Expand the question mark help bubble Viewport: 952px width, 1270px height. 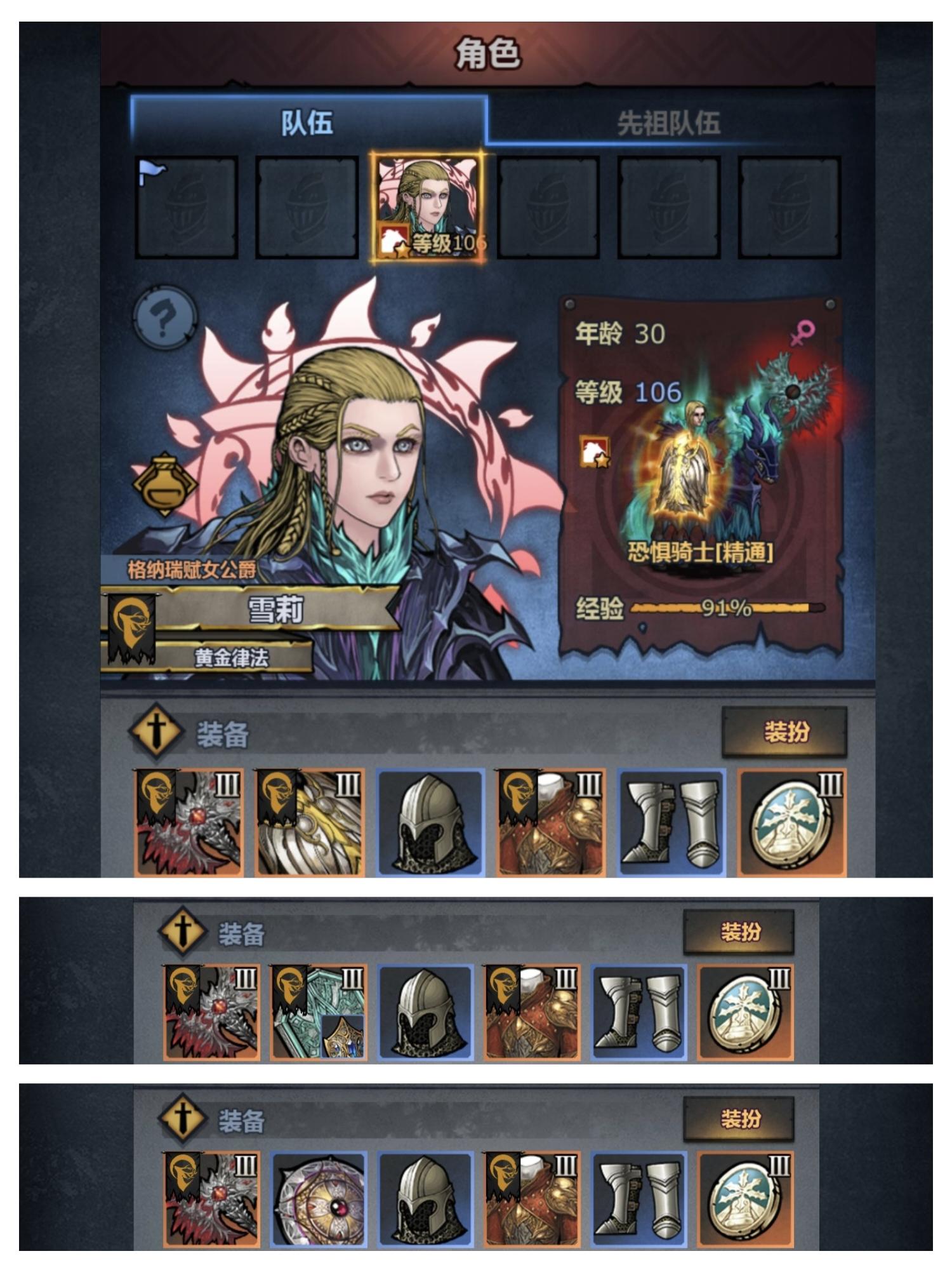point(166,319)
